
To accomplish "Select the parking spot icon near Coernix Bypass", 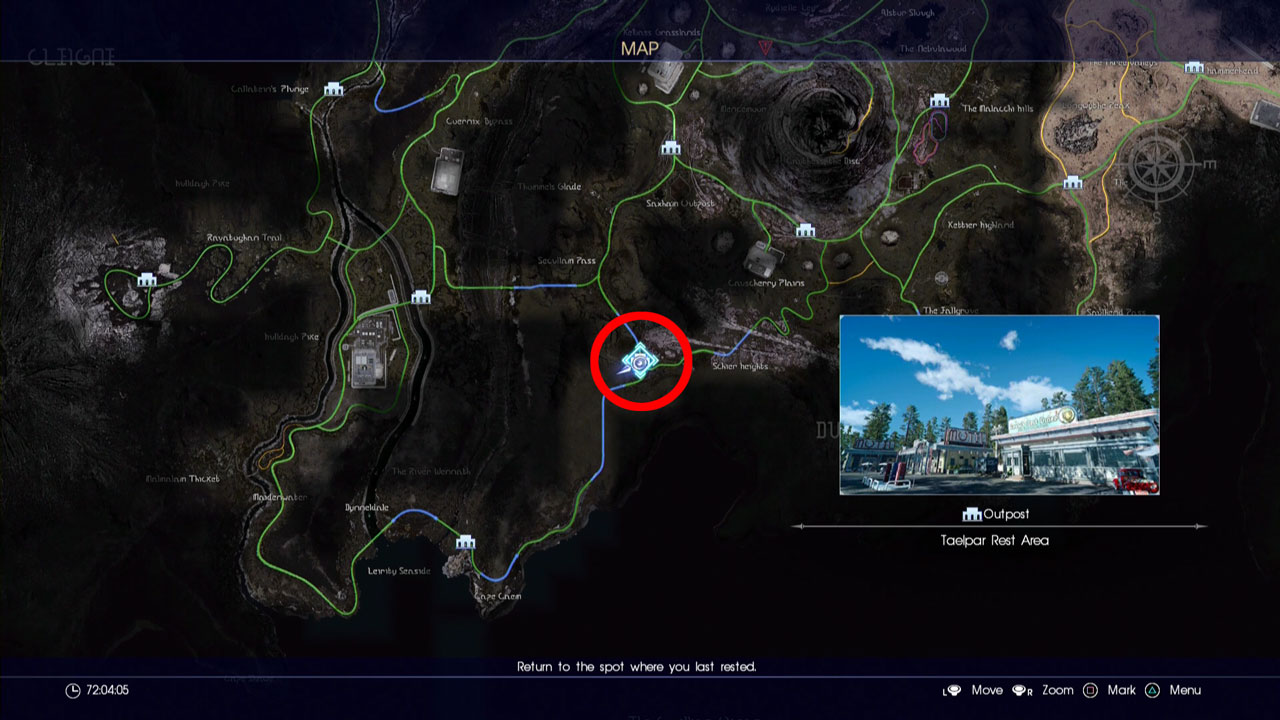I will (447, 170).
